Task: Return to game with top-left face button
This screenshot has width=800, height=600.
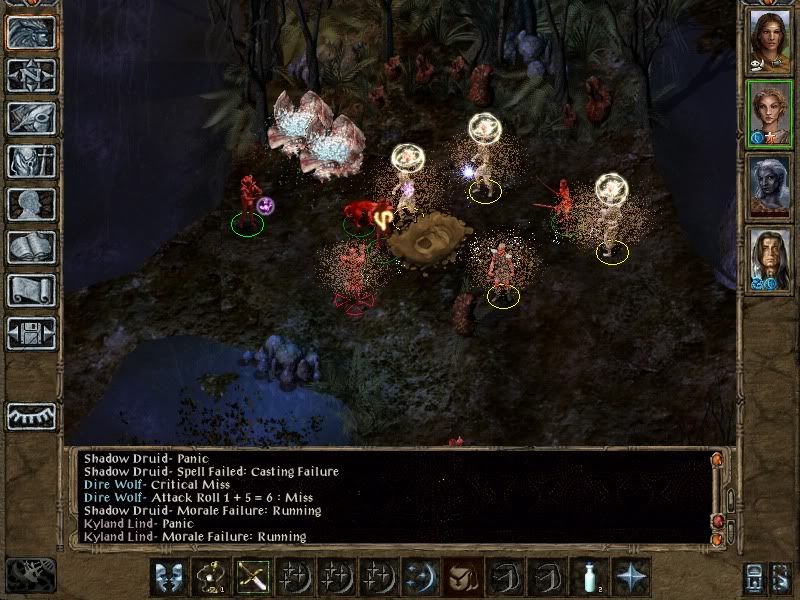Action: point(31,32)
